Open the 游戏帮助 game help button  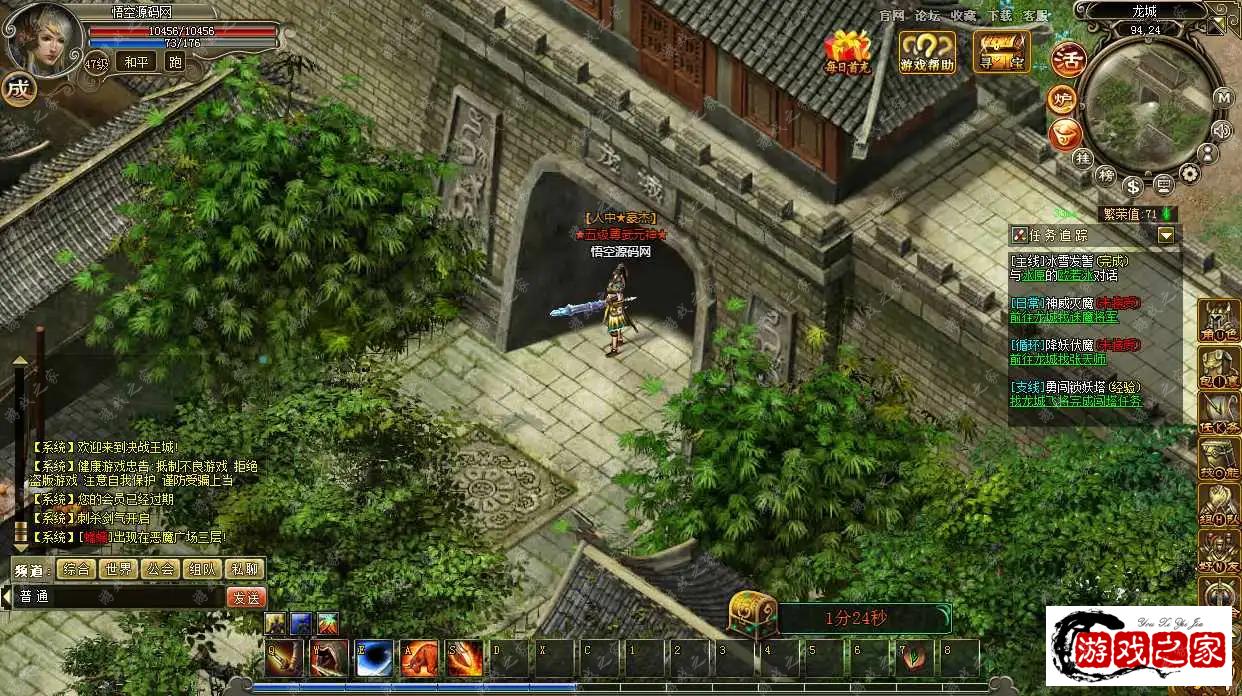tap(927, 52)
